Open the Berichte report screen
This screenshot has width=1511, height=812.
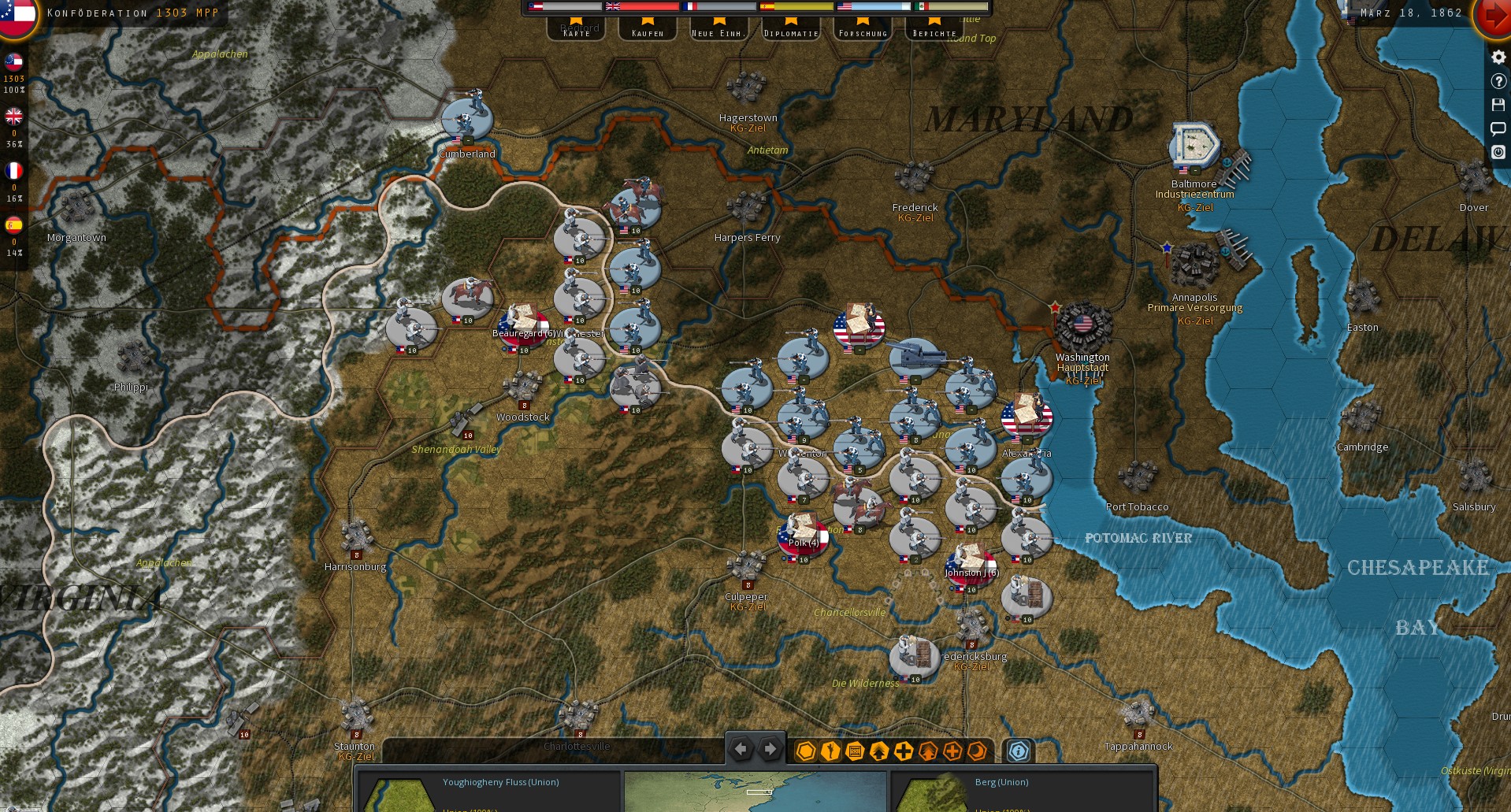[x=933, y=33]
